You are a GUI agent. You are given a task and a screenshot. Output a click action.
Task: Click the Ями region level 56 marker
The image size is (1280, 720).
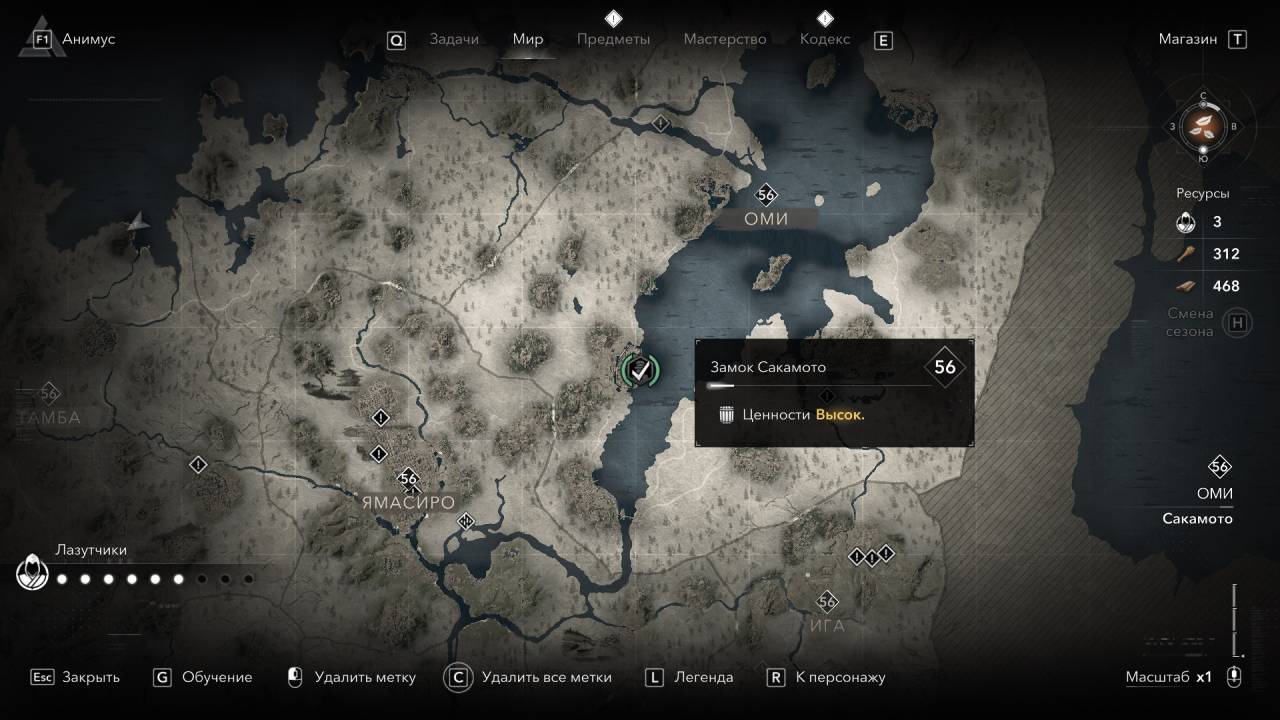(767, 195)
